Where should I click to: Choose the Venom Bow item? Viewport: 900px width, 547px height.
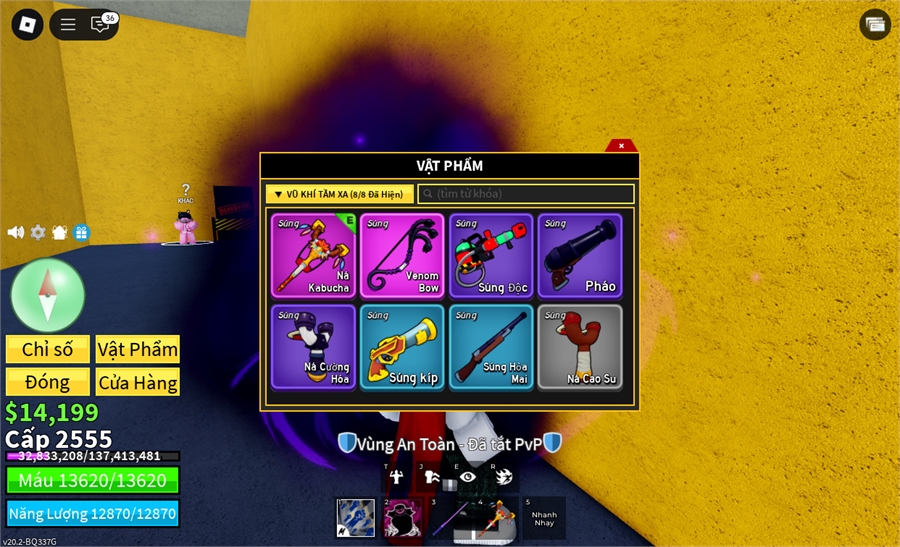click(402, 255)
